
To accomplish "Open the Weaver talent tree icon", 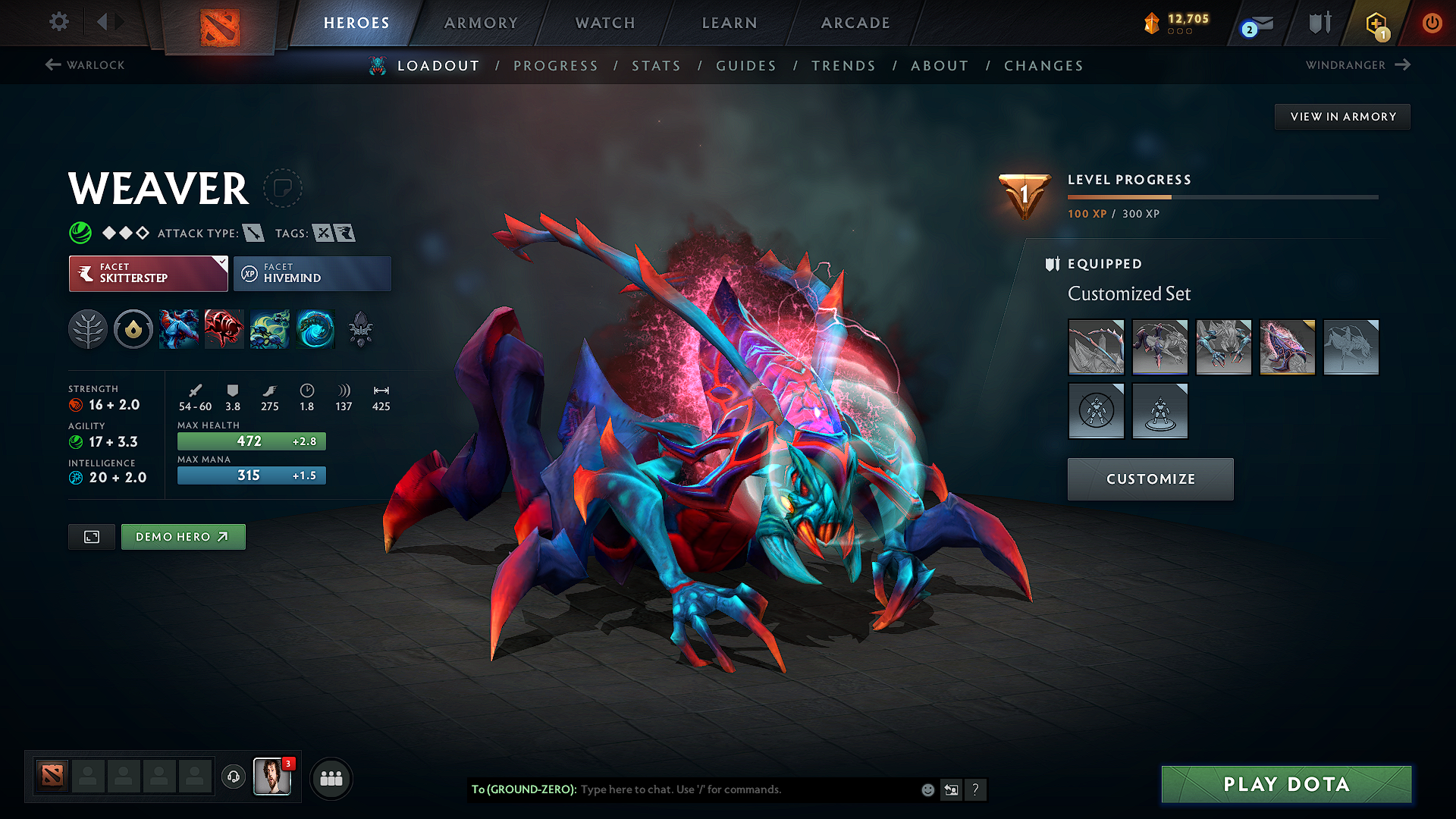I will (x=88, y=329).
